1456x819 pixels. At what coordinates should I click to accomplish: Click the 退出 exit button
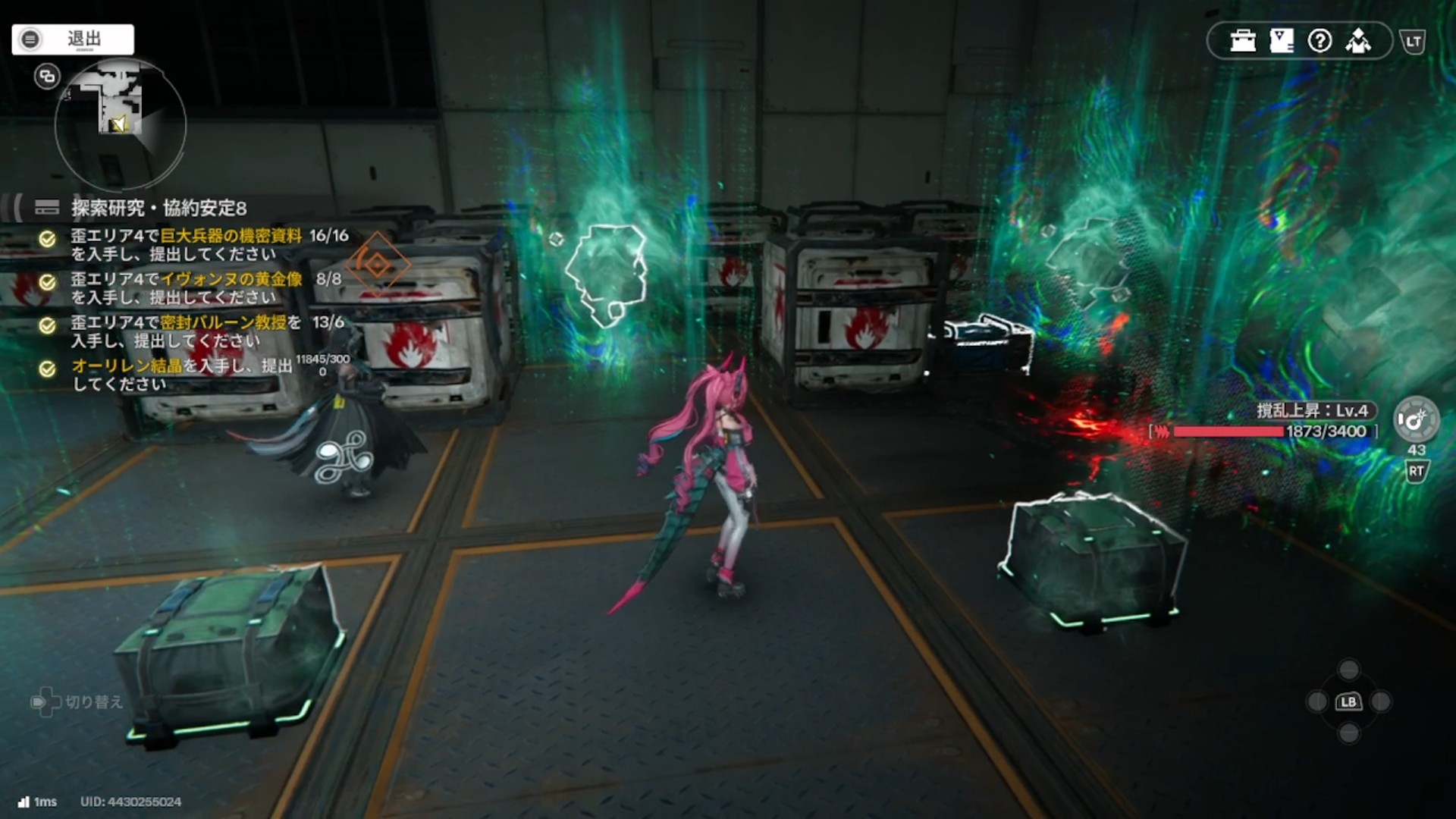pos(73,39)
